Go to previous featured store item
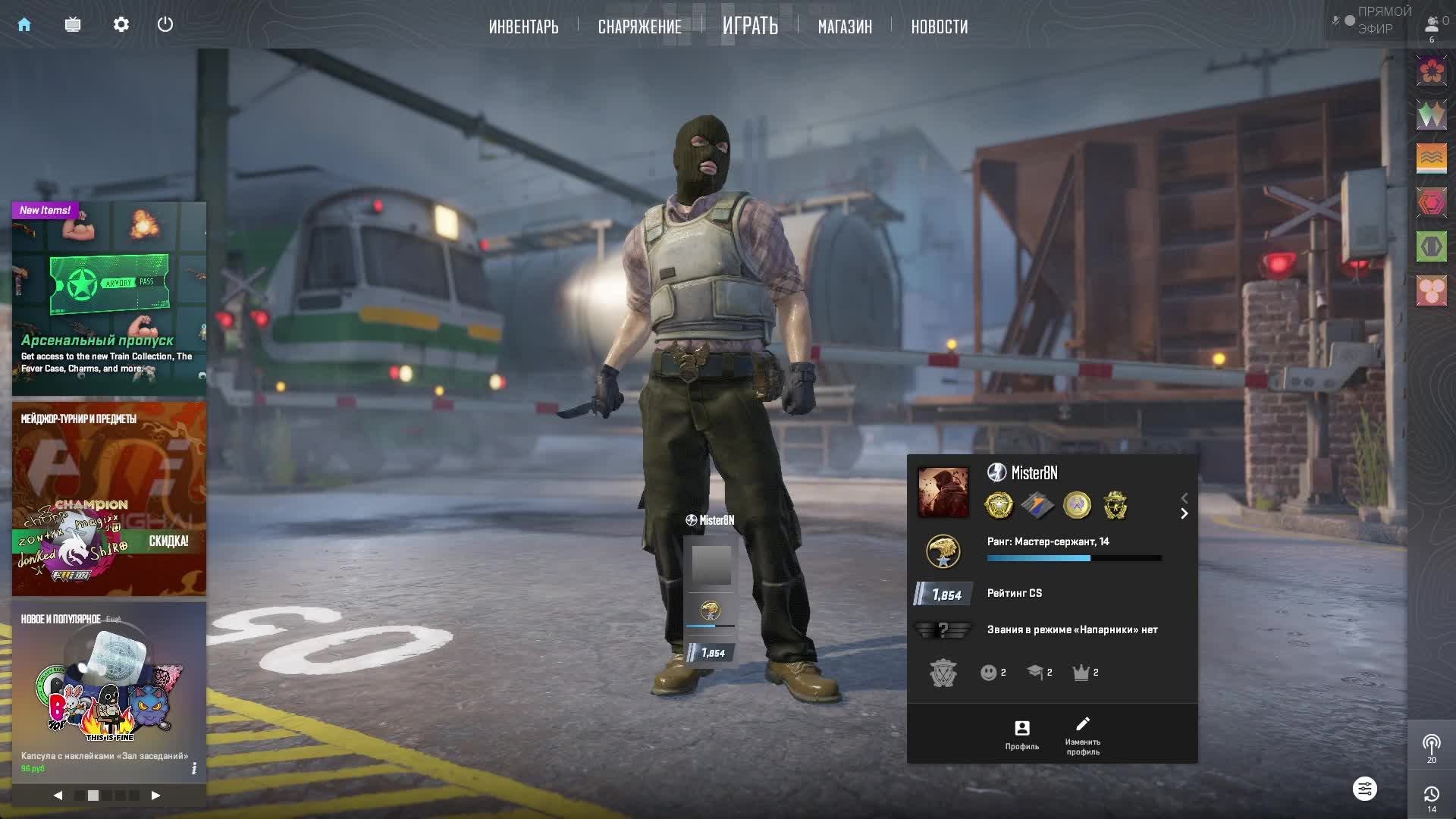Image resolution: width=1456 pixels, height=819 pixels. coord(58,795)
